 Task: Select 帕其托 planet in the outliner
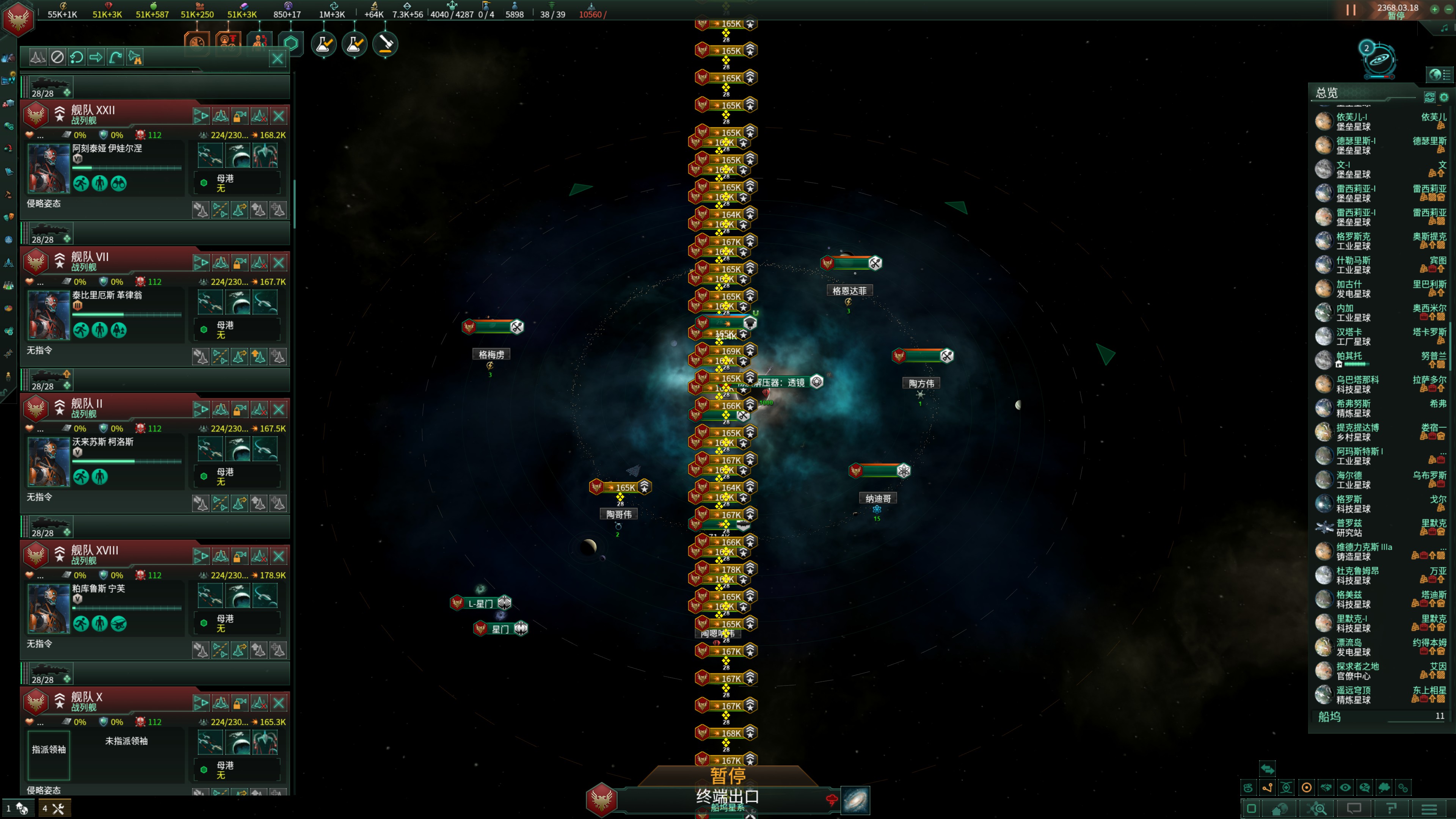point(1349,356)
